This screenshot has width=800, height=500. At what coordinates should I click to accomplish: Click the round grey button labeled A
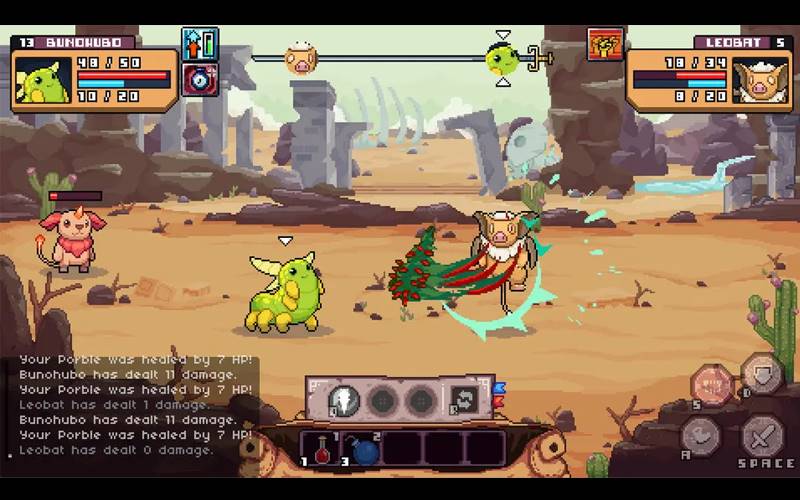(x=700, y=436)
